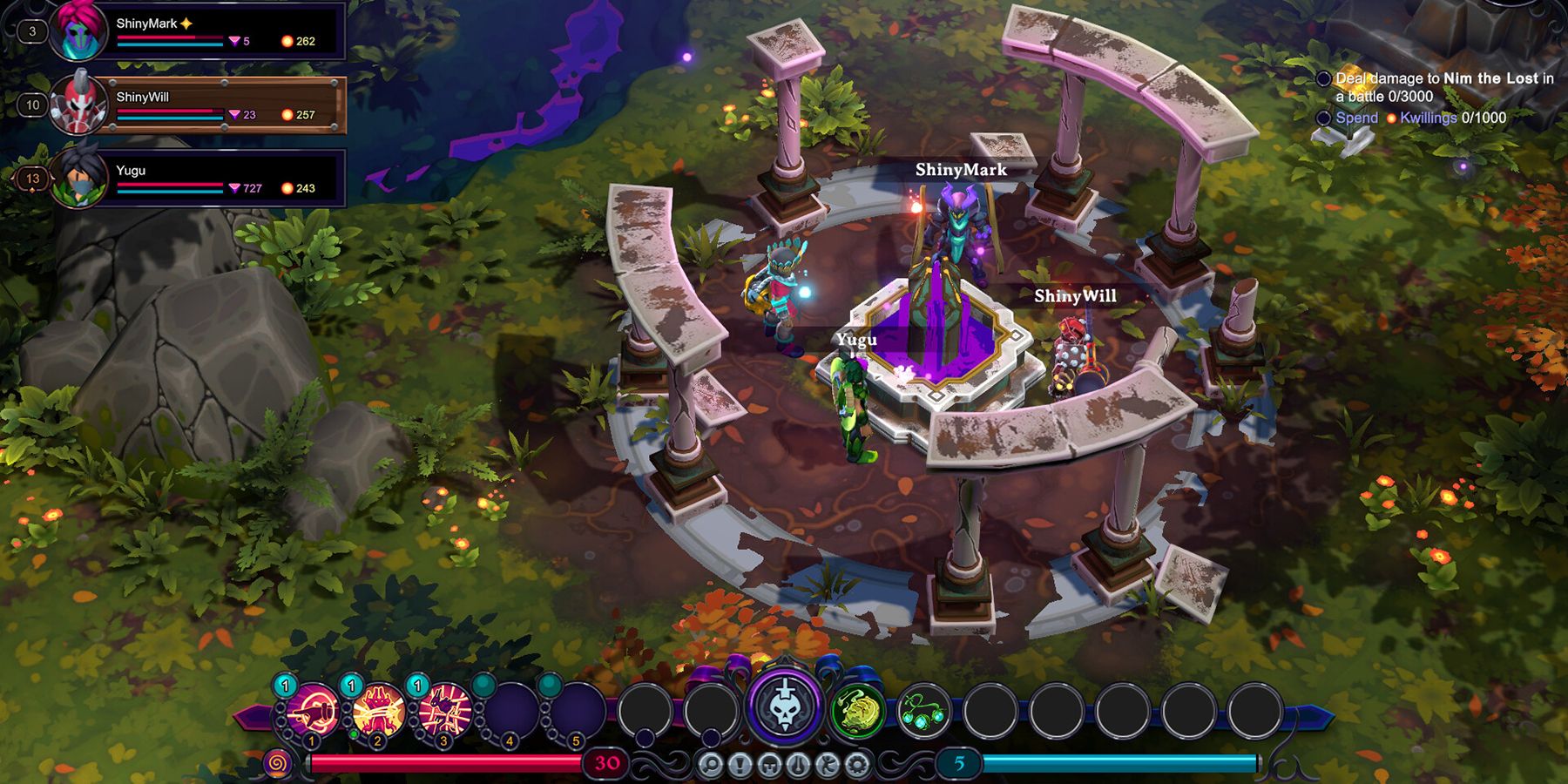
Task: Open the gear settings menu
Action: click(857, 766)
